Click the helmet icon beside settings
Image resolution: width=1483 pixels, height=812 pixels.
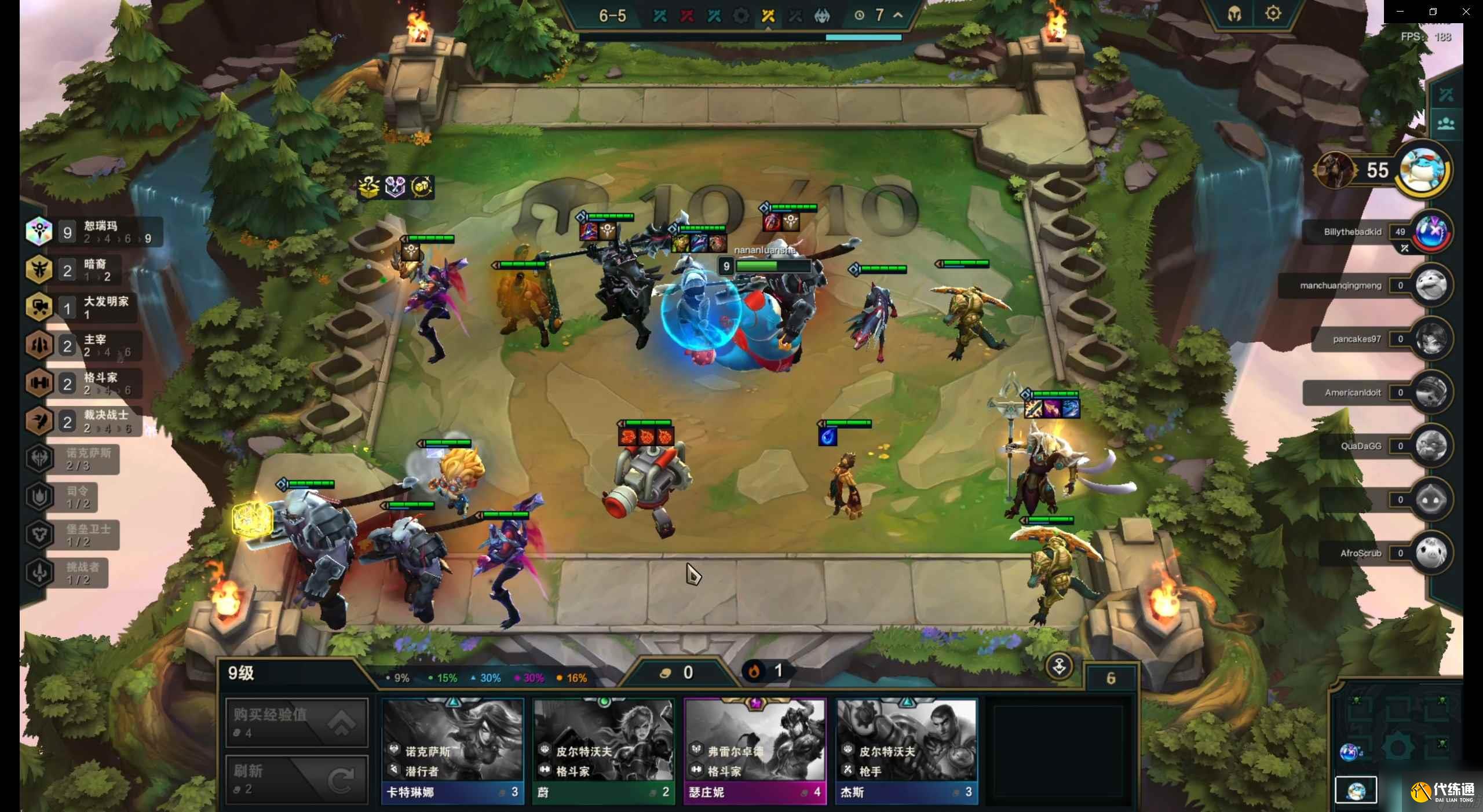click(1234, 14)
